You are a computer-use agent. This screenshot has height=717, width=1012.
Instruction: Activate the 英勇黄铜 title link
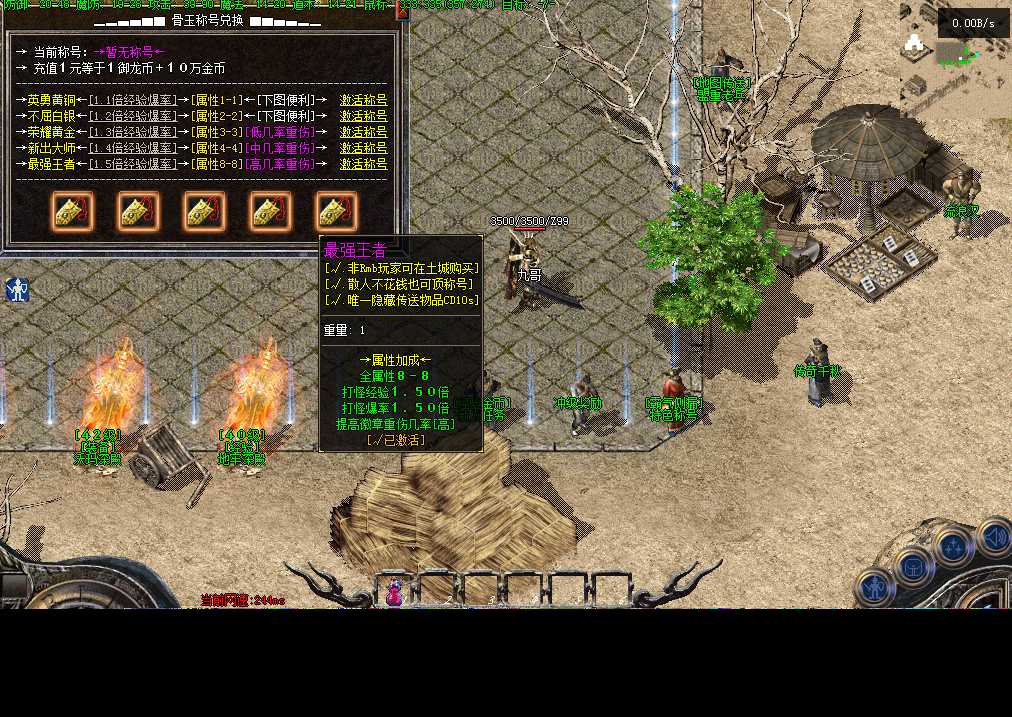click(x=362, y=100)
